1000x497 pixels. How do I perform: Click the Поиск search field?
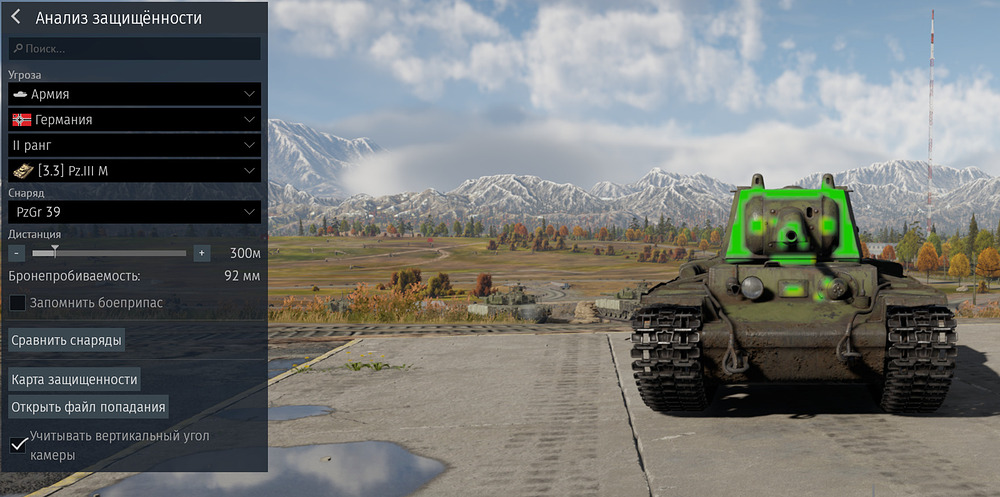[134, 48]
